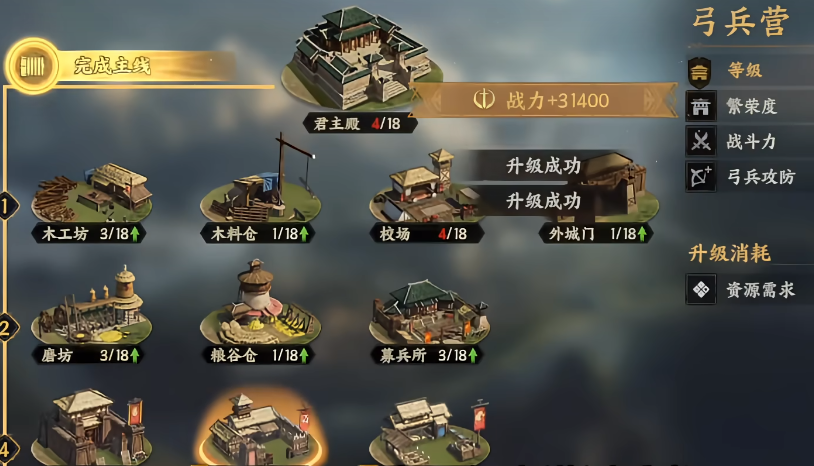Image resolution: width=814 pixels, height=466 pixels.
Task: Choose the 粮谷仓 granary building
Action: coord(260,305)
